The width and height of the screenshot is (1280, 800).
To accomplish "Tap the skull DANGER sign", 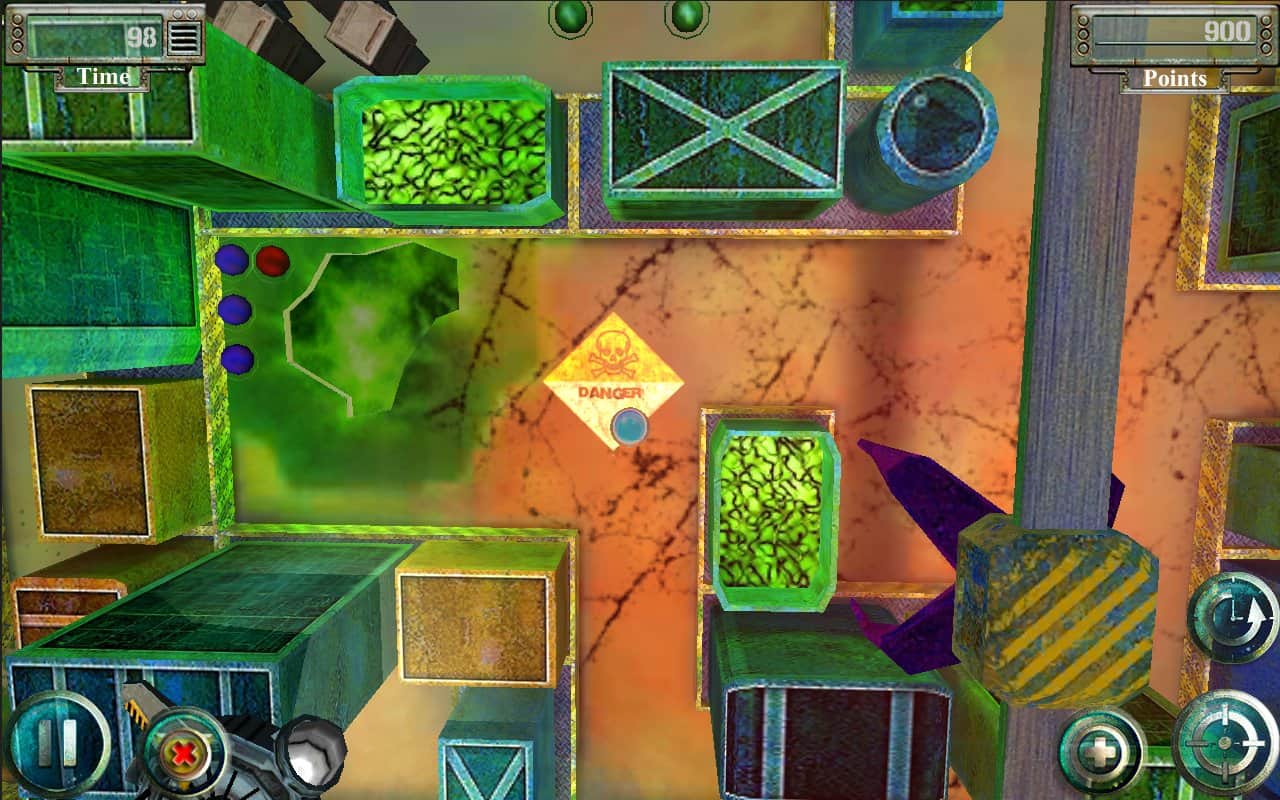I will click(612, 370).
